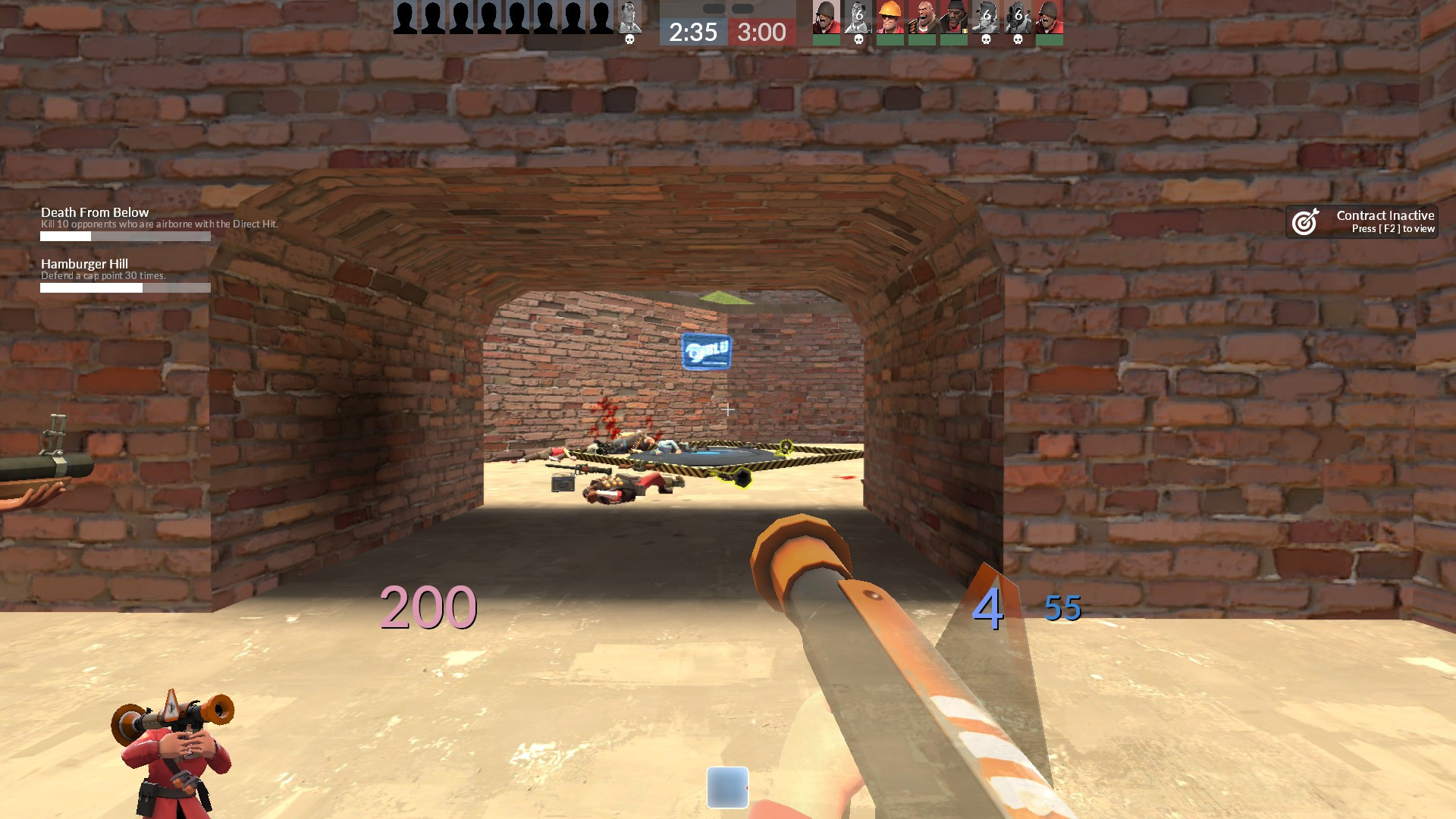Click the Contract tracker bullseye icon
This screenshot has width=1456, height=819.
(x=1306, y=221)
